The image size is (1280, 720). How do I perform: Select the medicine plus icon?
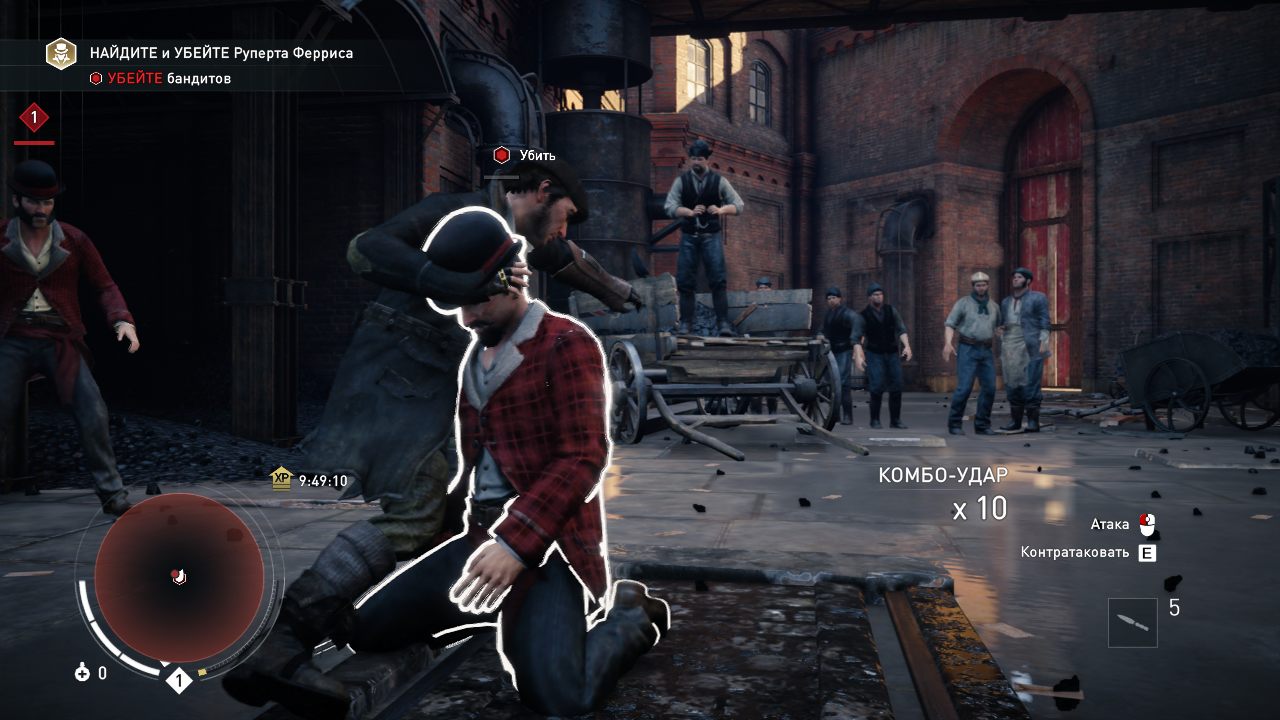(x=82, y=673)
